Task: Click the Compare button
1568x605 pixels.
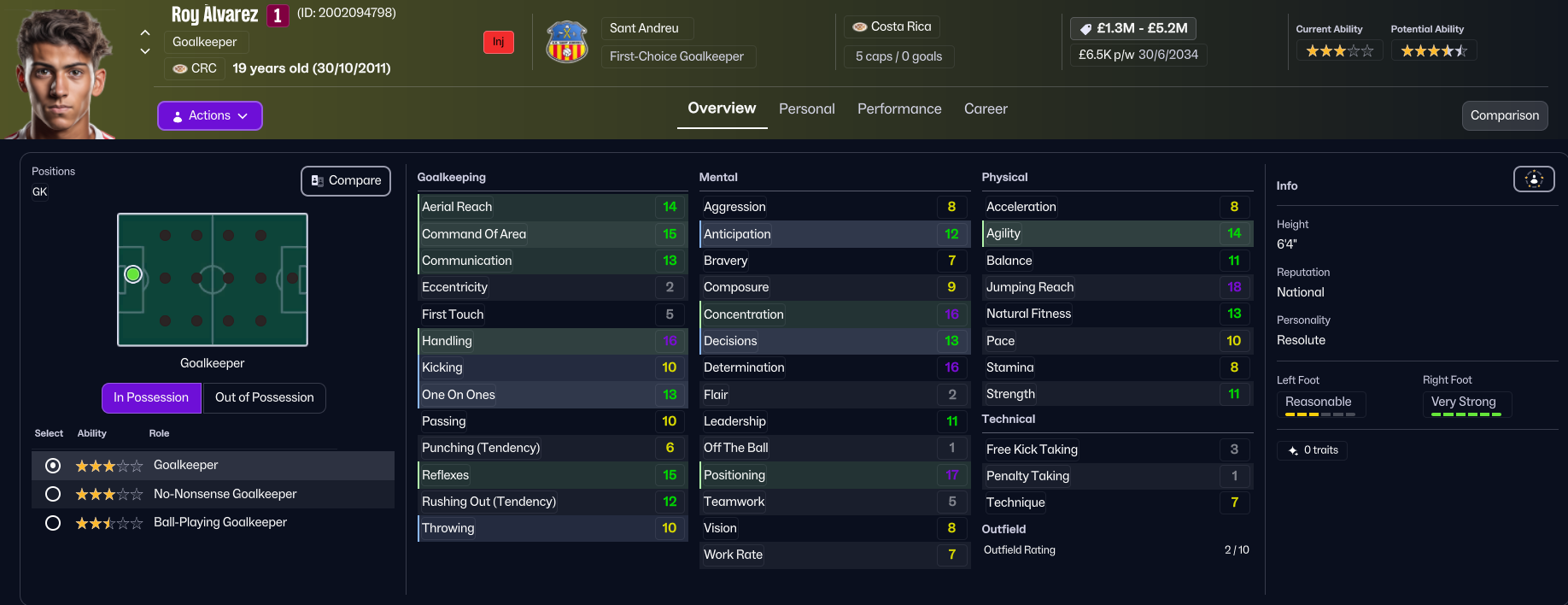Action: pyautogui.click(x=346, y=180)
